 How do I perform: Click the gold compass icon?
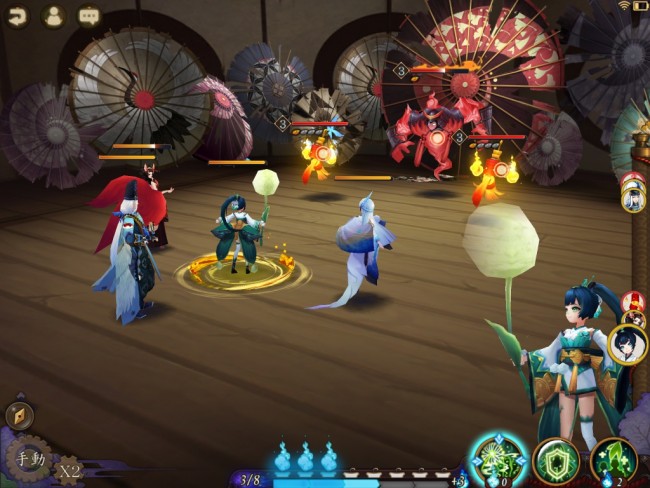click(x=20, y=415)
